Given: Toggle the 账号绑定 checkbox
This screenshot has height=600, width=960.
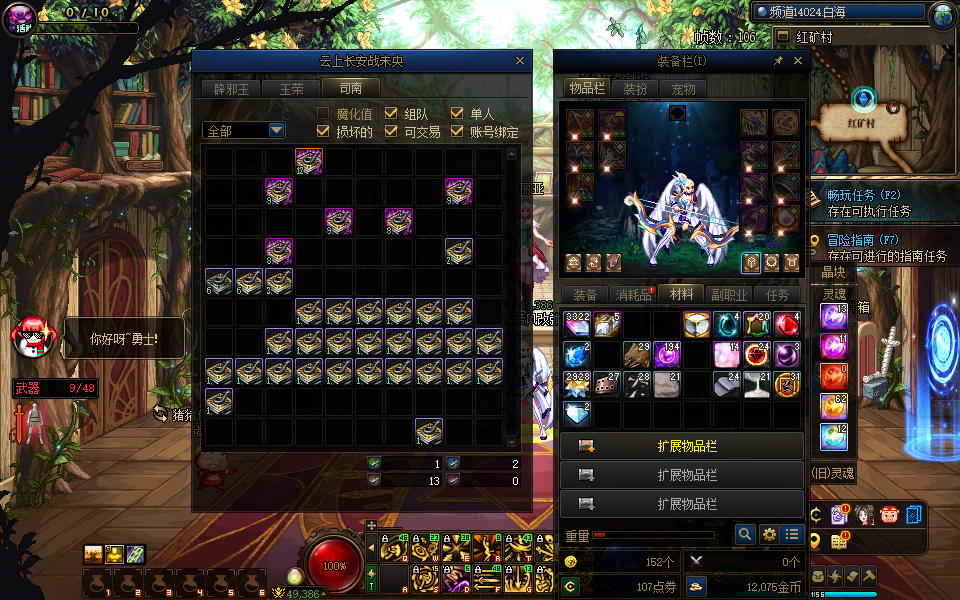Looking at the screenshot, I should pos(457,131).
